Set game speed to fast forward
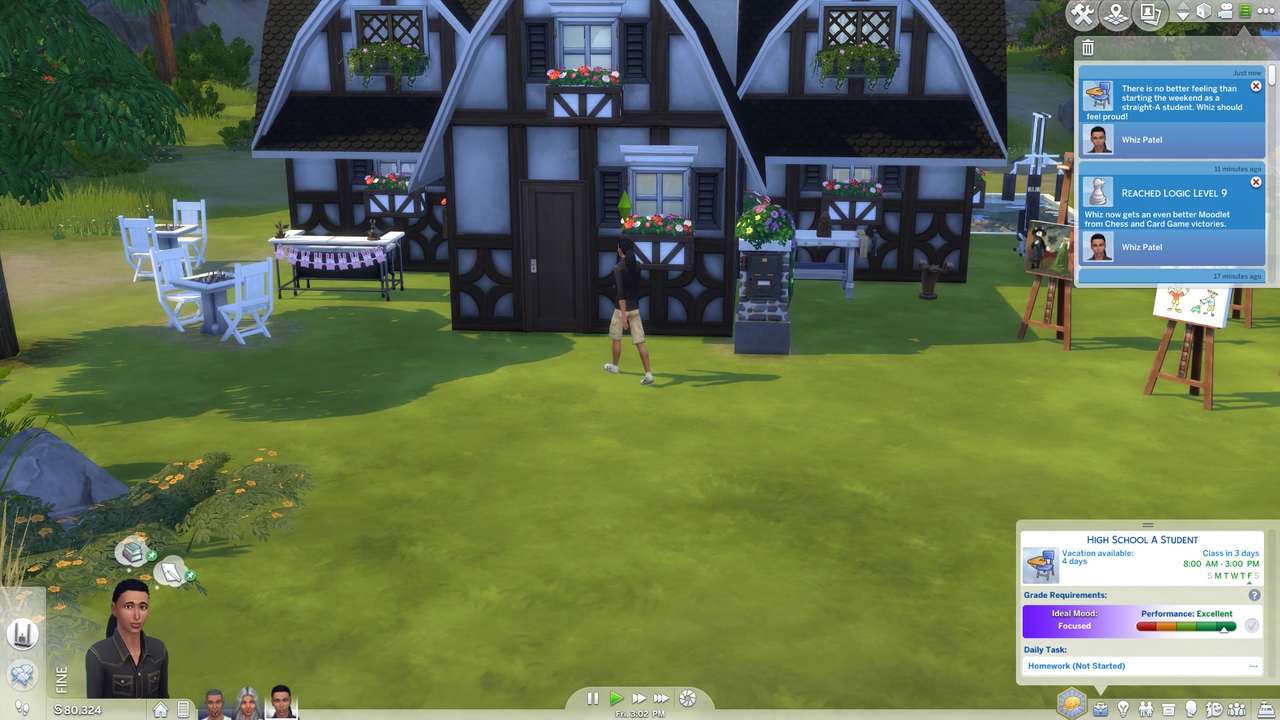Image resolution: width=1280 pixels, height=720 pixels. tap(638, 699)
